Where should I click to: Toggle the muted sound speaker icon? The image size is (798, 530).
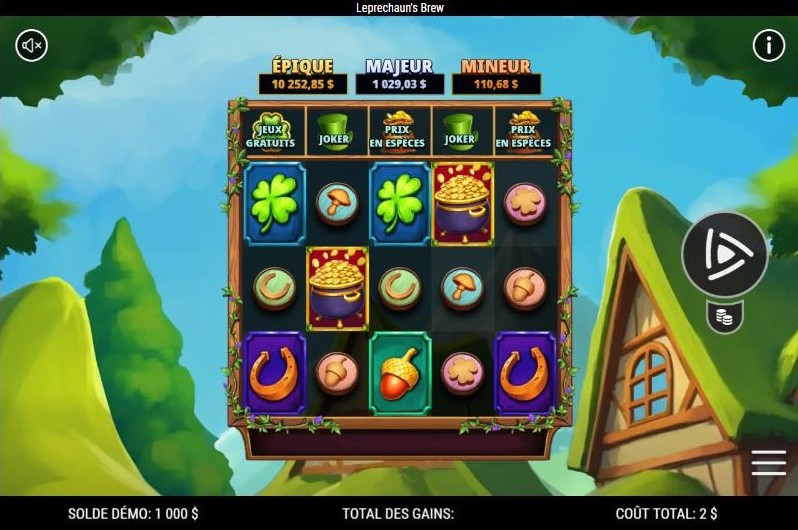coord(32,45)
